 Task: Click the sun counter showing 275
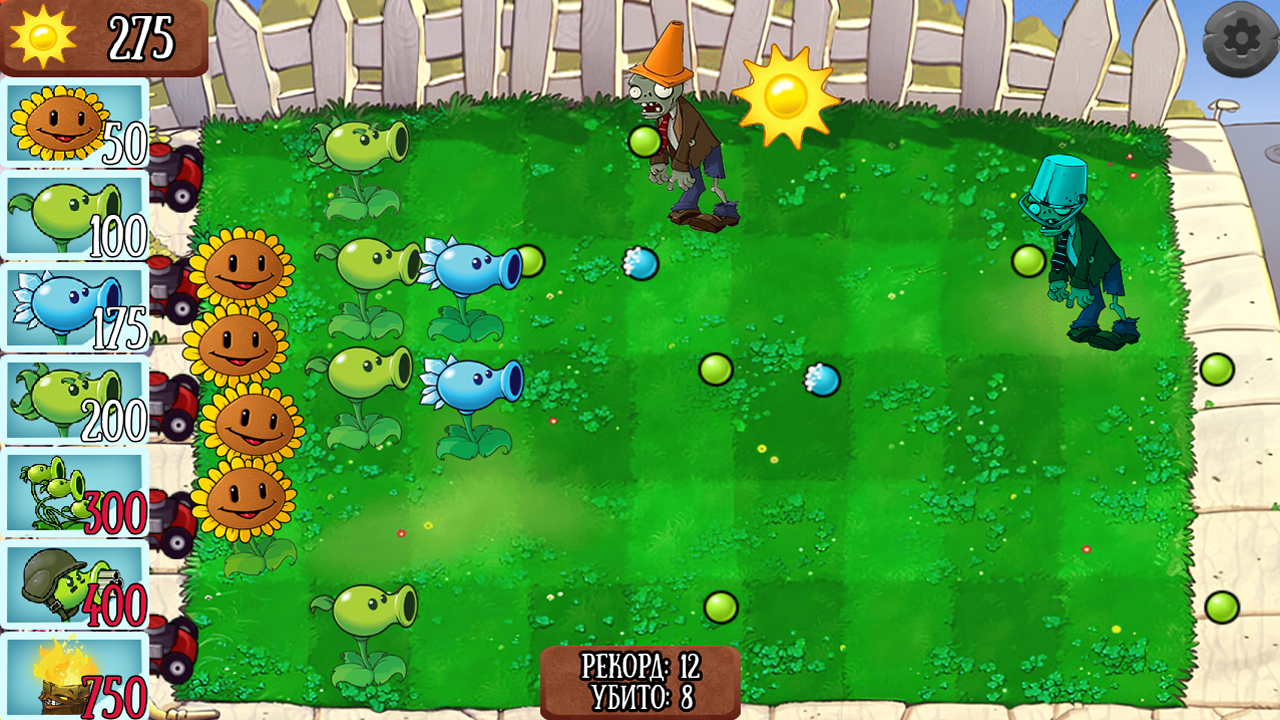click(100, 35)
